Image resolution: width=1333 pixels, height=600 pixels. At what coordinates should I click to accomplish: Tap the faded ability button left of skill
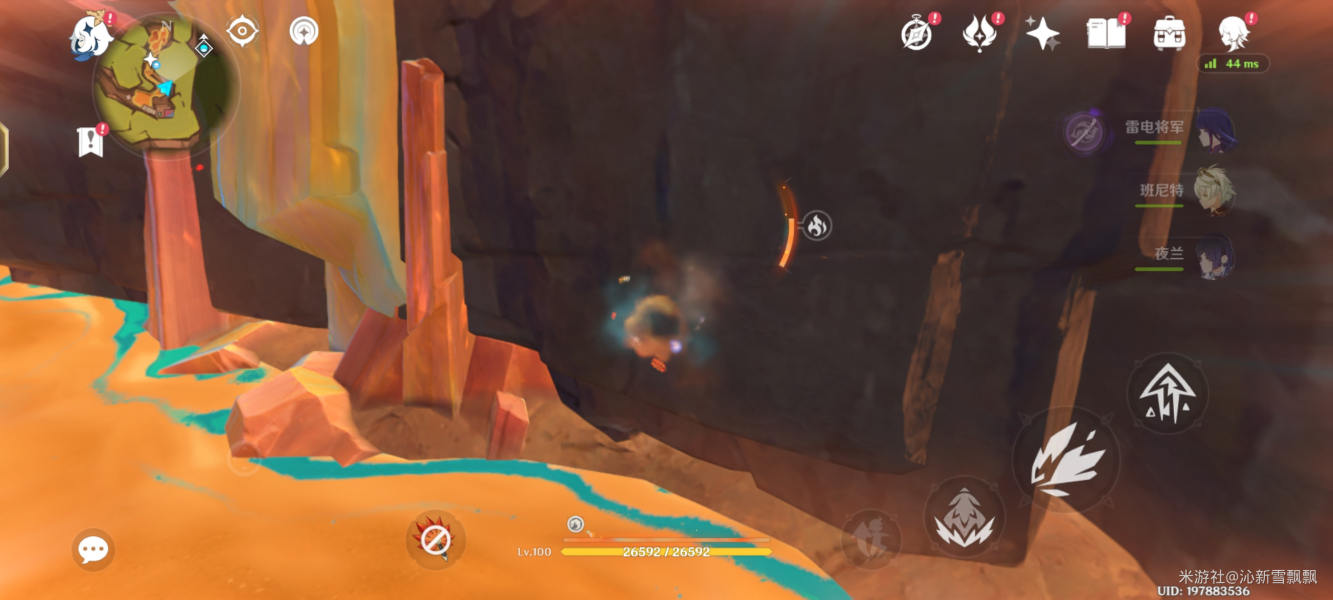(870, 538)
